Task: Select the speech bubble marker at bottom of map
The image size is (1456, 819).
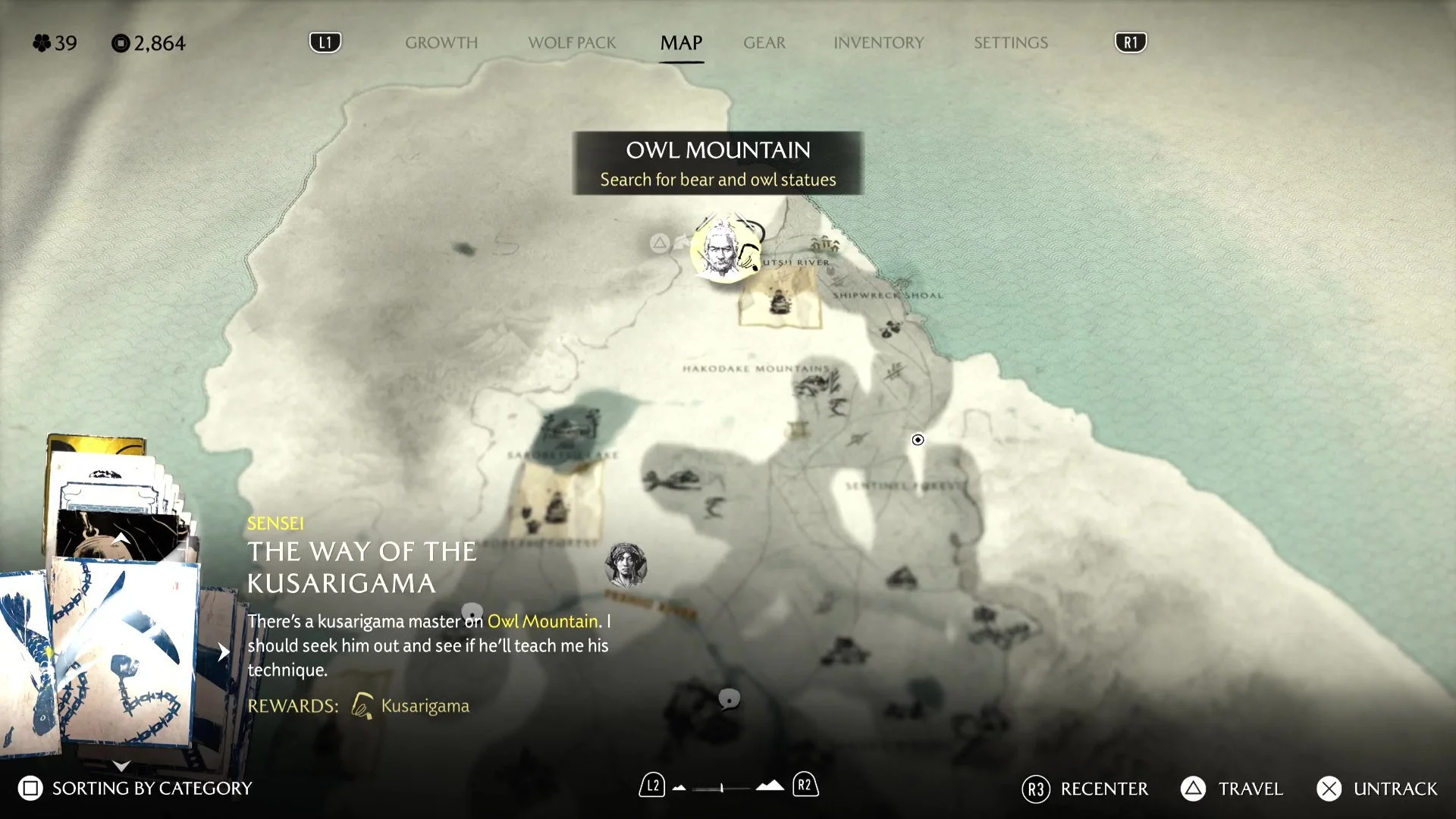Action: click(730, 699)
